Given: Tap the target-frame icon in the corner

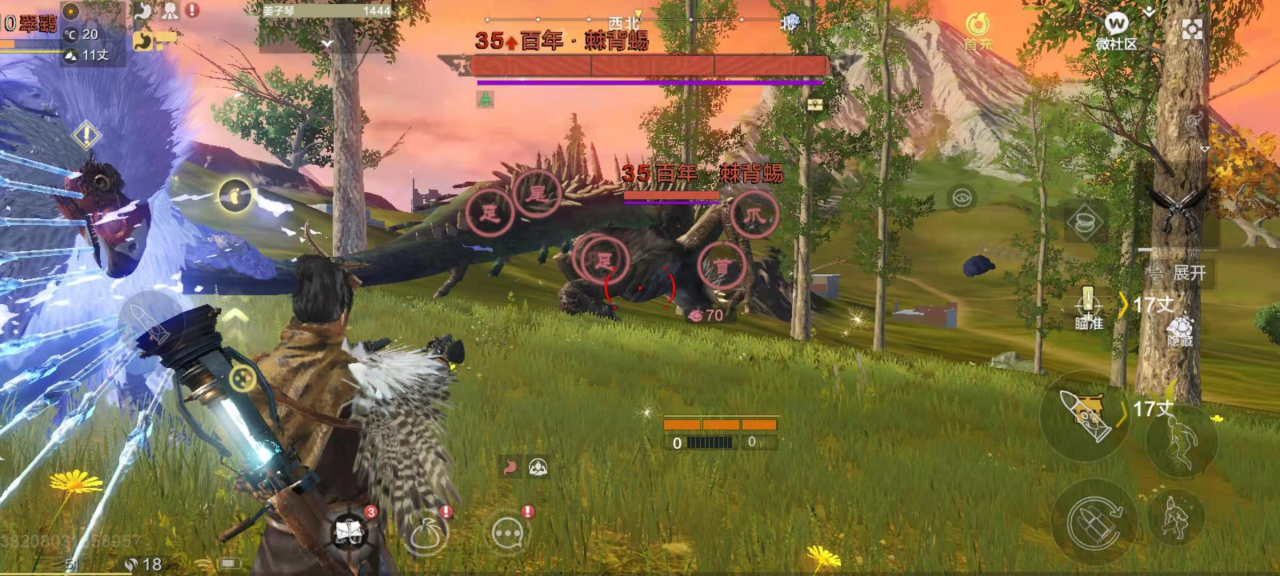Looking at the screenshot, I should (1192, 29).
